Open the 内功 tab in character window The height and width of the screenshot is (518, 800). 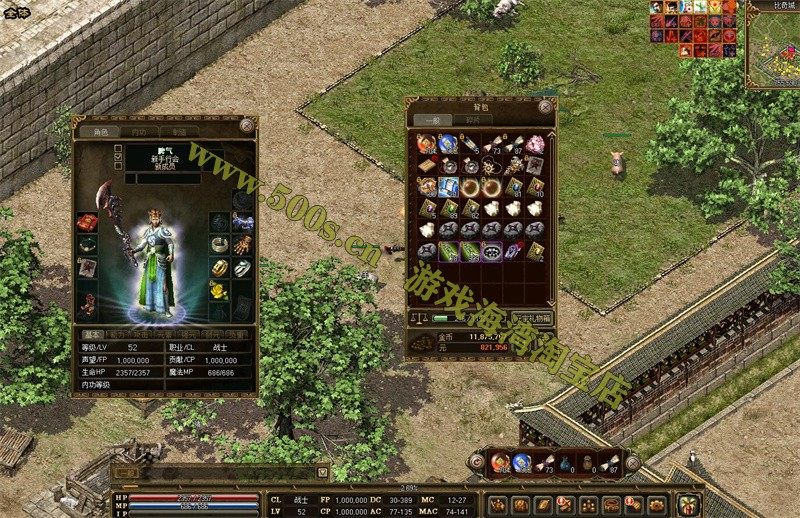click(138, 132)
